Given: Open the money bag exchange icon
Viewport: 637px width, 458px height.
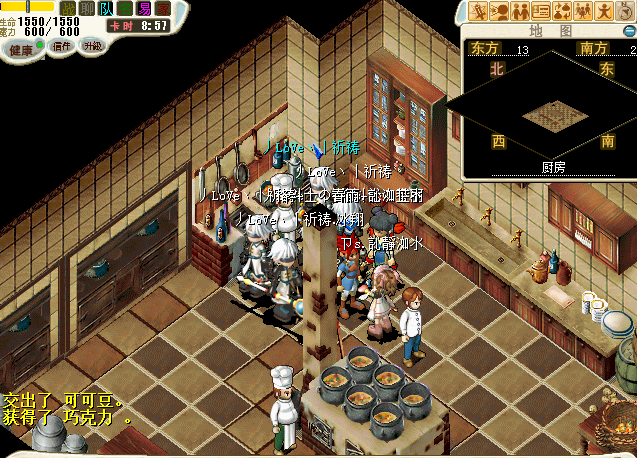Looking at the screenshot, I should point(562,12).
